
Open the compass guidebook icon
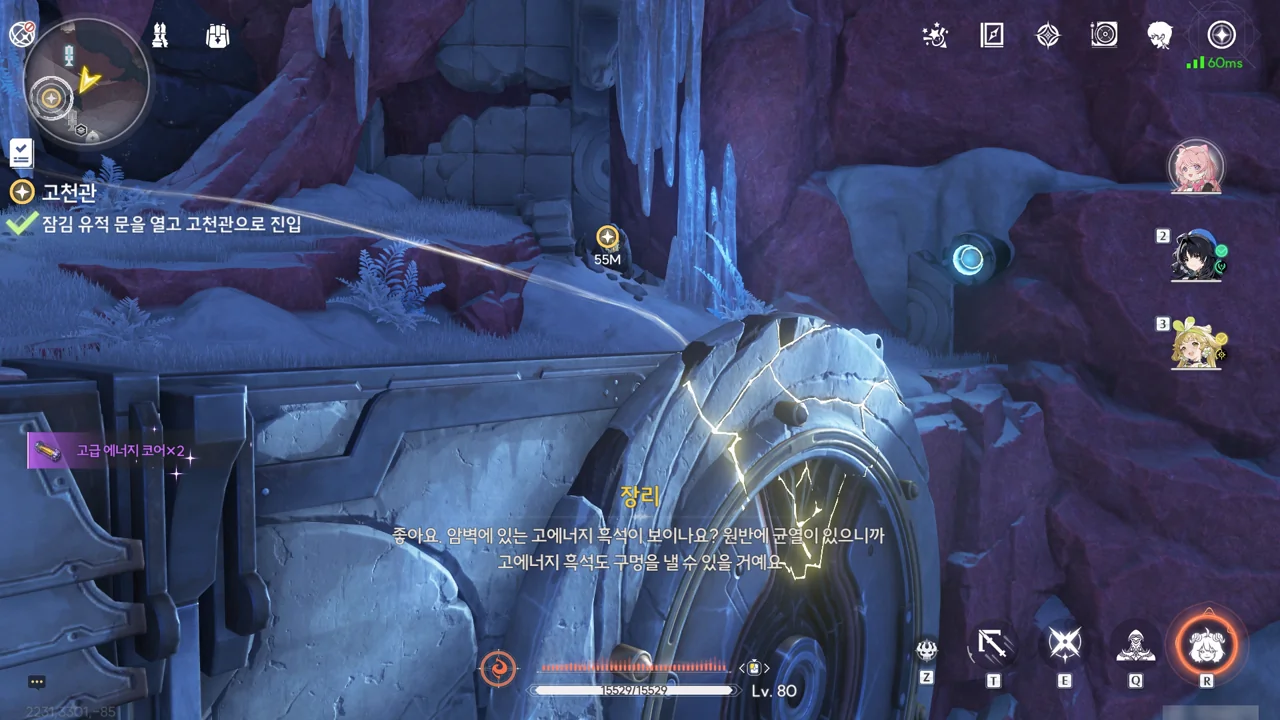[x=991, y=36]
